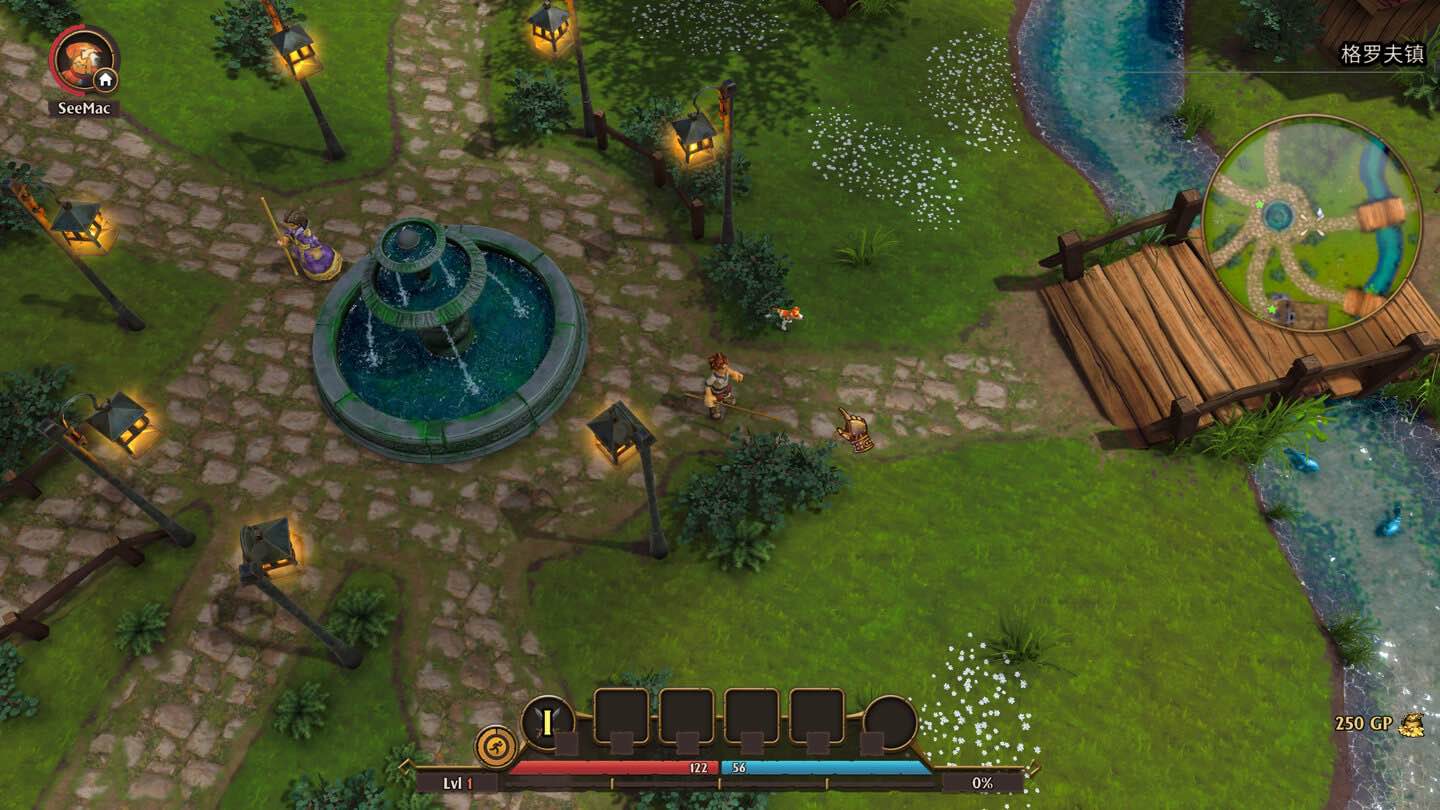This screenshot has height=810, width=1440.
Task: Click the fox running near the path
Action: click(785, 316)
